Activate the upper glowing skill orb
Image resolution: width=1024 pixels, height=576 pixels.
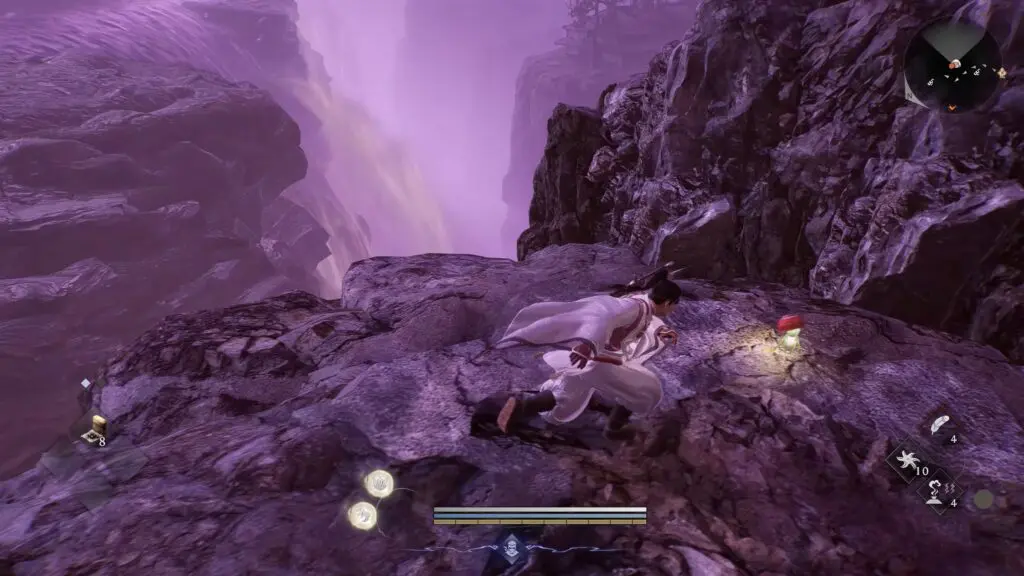[379, 484]
